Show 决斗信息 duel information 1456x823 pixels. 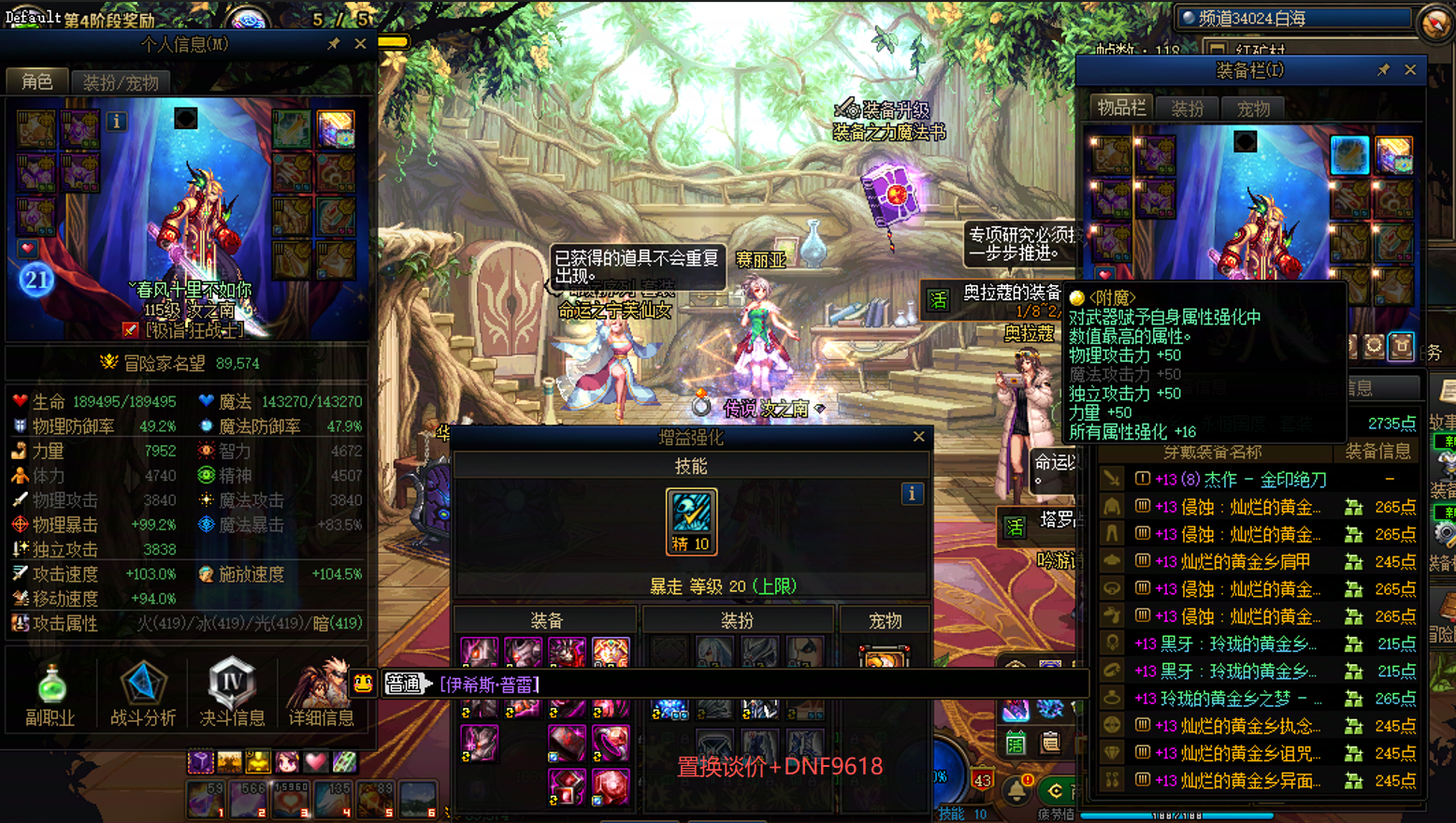pyautogui.click(x=232, y=693)
